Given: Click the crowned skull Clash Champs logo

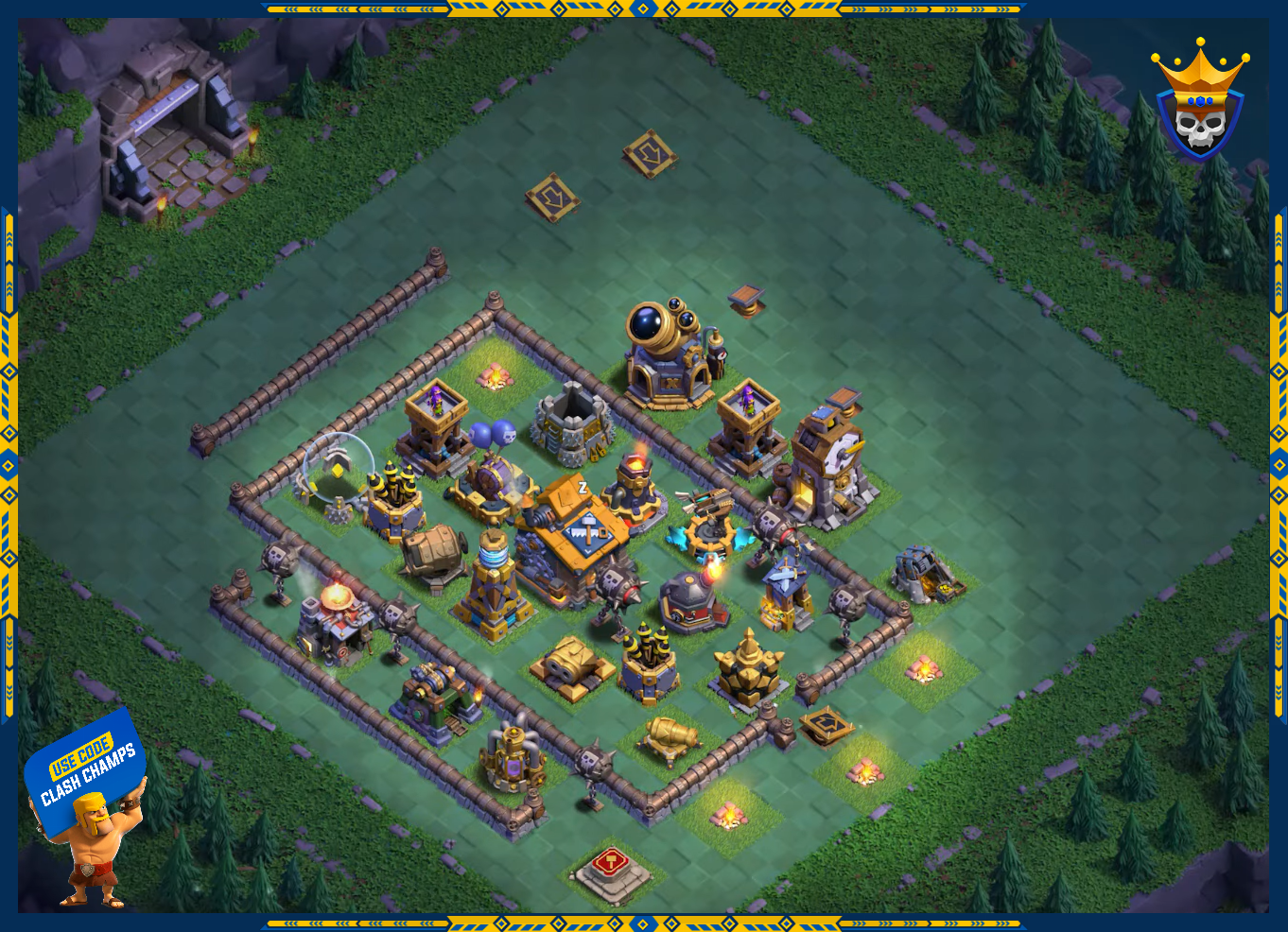Looking at the screenshot, I should click(1199, 102).
